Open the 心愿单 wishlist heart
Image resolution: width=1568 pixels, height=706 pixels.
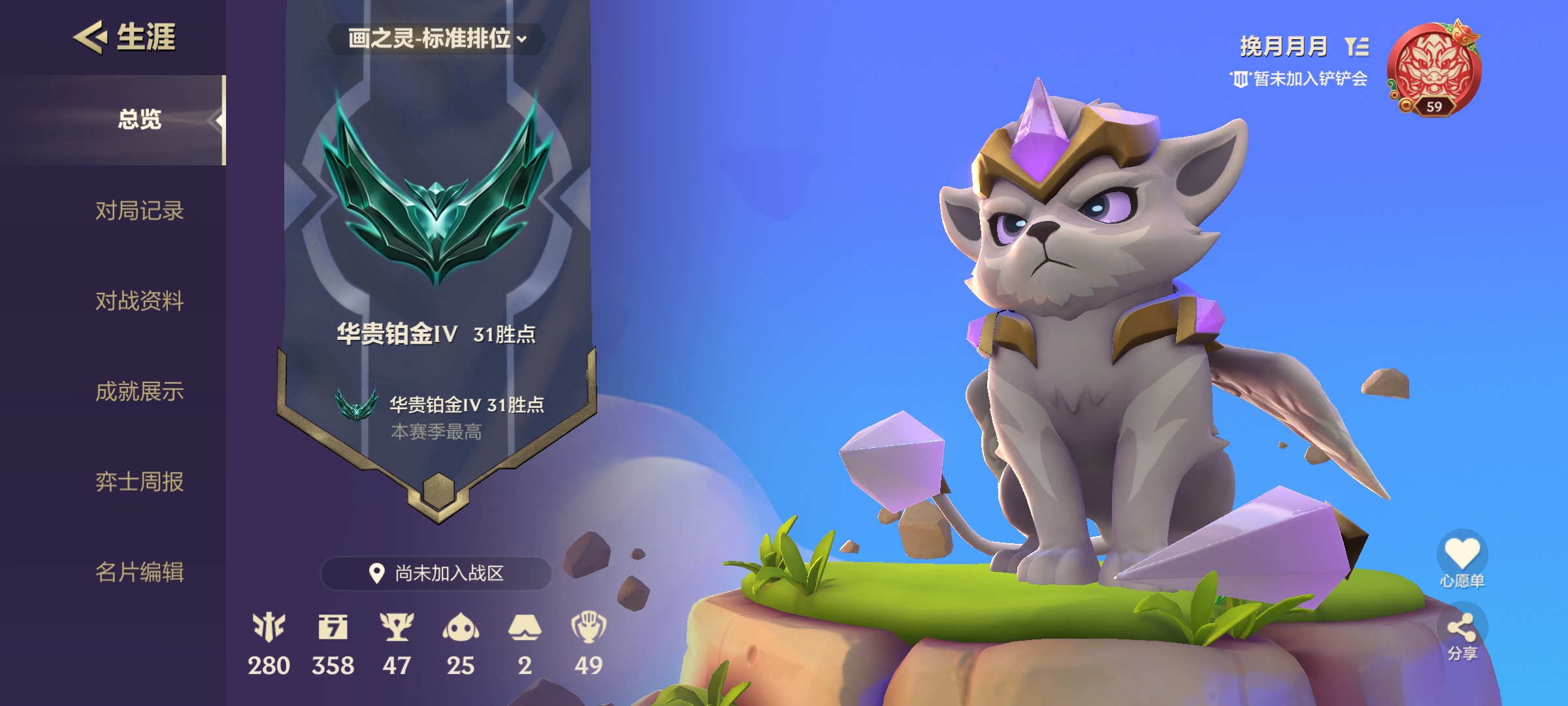1462,554
